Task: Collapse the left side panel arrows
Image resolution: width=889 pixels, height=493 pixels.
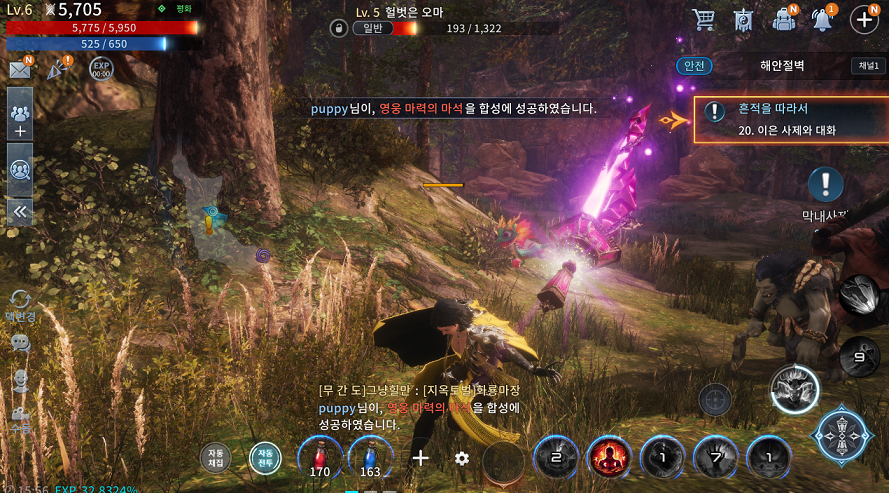Action: [20, 211]
